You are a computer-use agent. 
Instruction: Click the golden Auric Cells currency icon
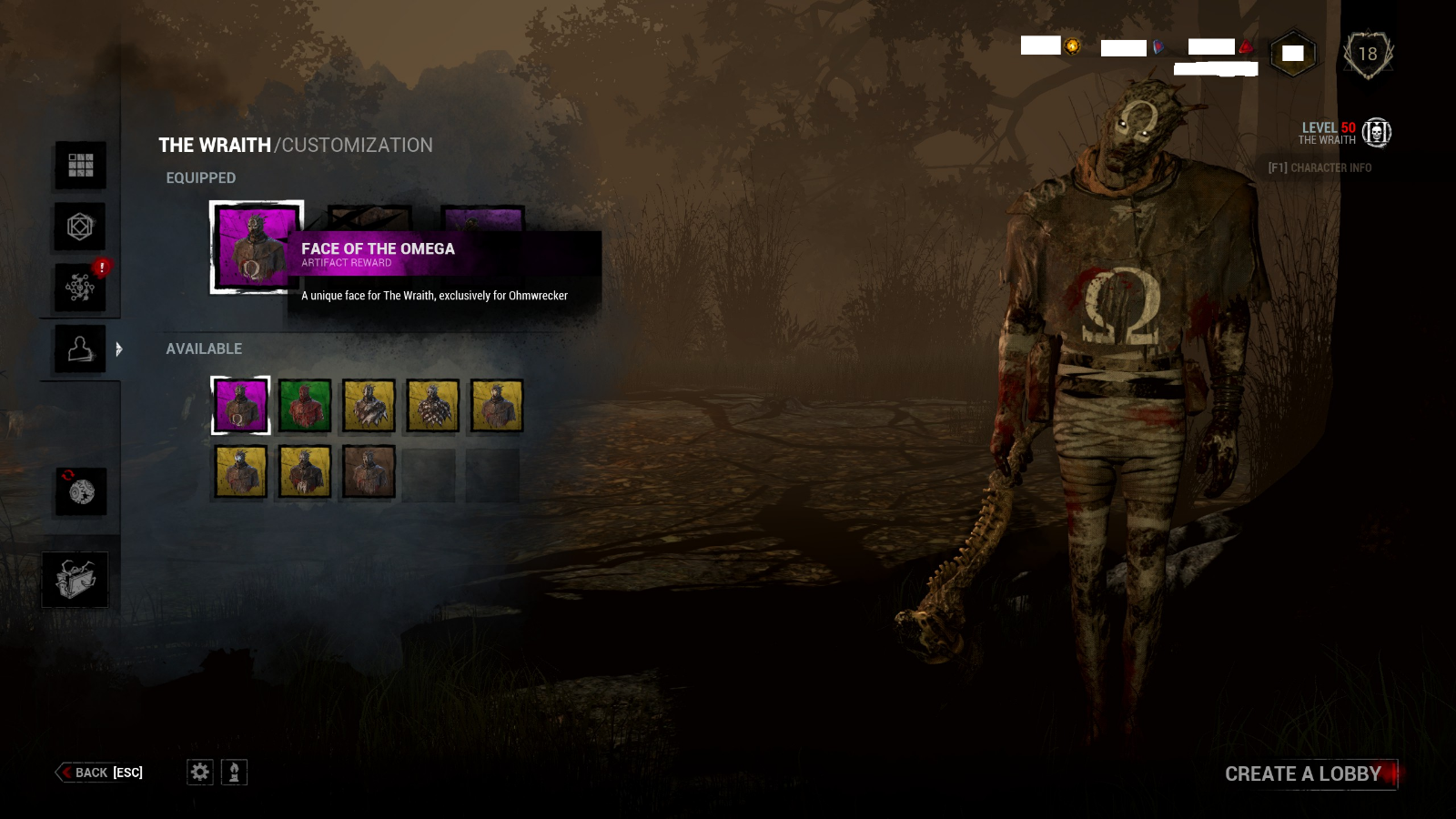[x=1072, y=46]
